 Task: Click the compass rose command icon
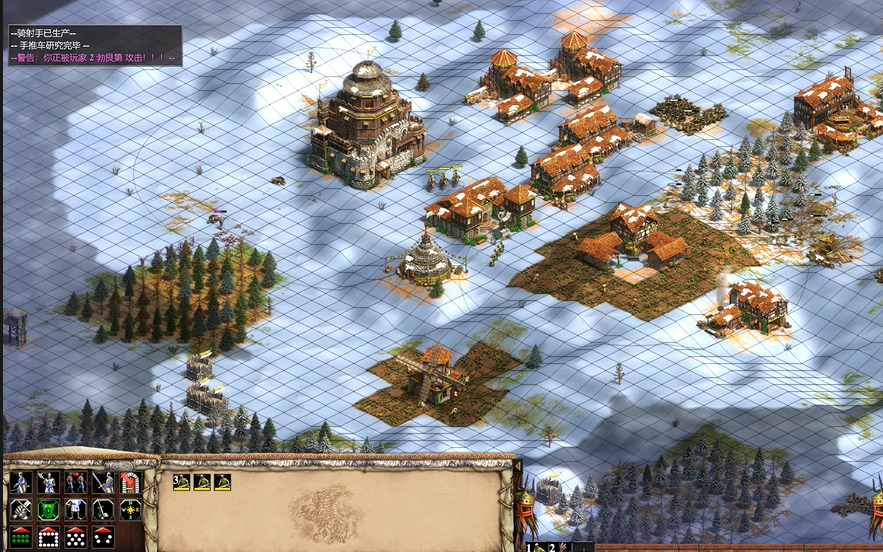coord(131,510)
